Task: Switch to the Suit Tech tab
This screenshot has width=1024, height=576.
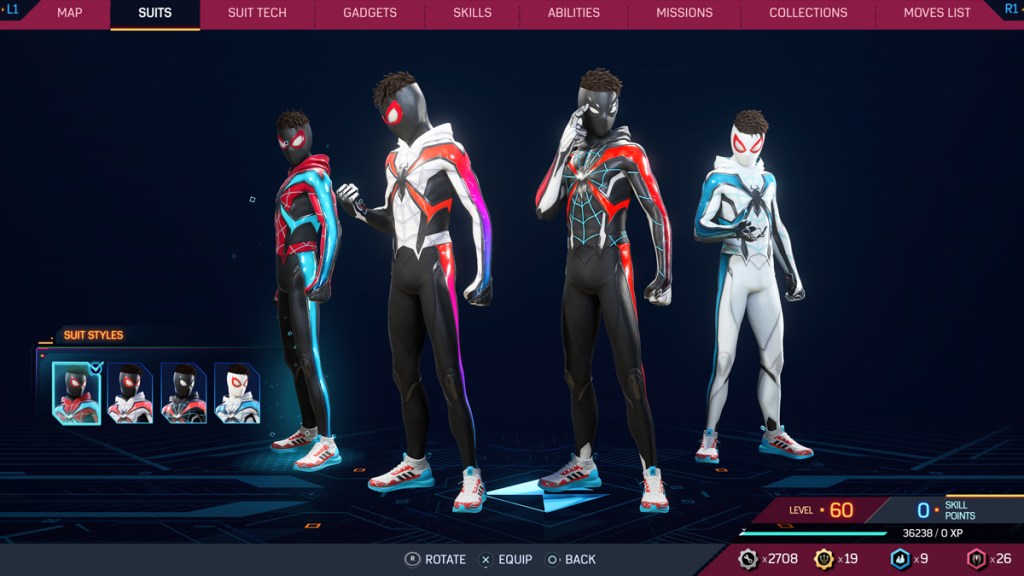Action: 257,13
